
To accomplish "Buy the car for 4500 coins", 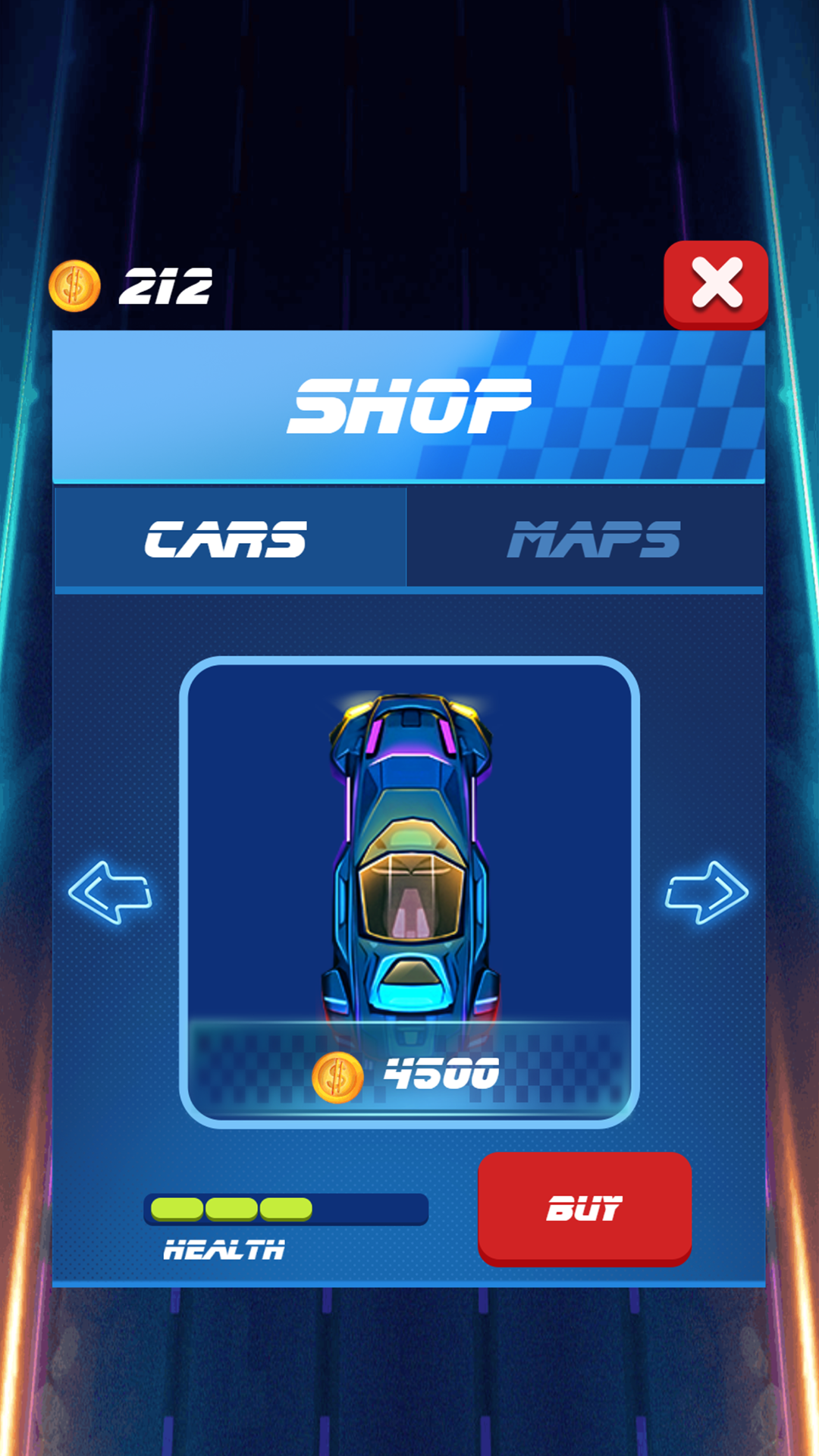I will coord(584,1207).
